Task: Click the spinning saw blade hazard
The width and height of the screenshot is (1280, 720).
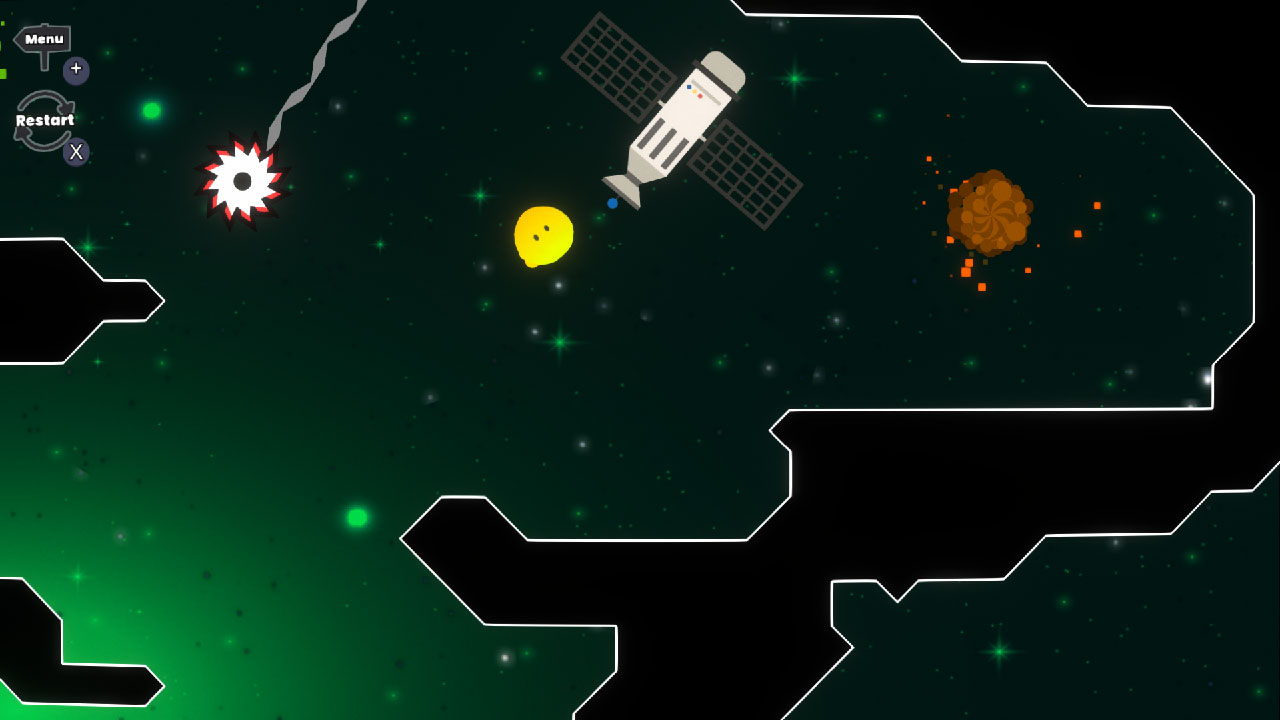Action: (242, 179)
